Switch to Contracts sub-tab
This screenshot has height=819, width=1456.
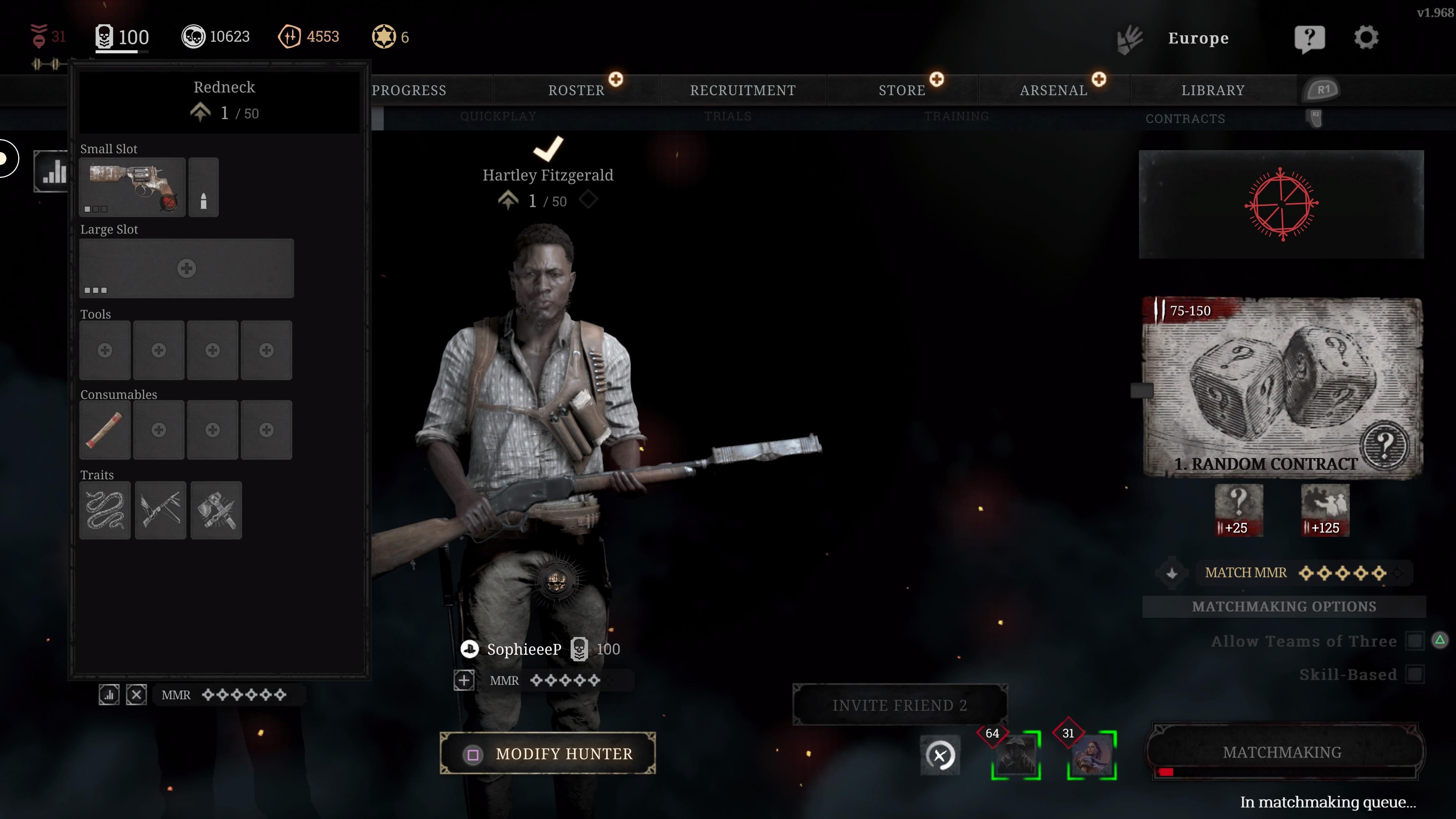1185,119
